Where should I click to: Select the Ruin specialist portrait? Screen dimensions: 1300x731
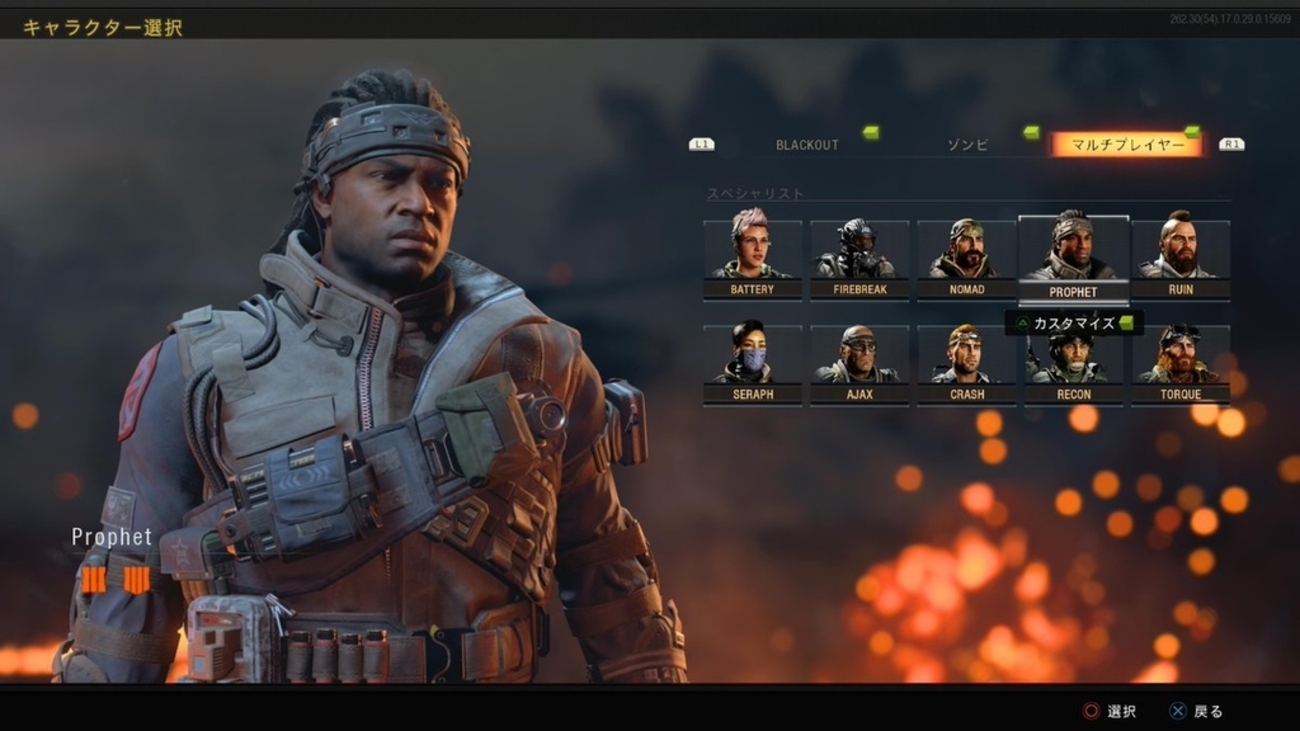pyautogui.click(x=1181, y=248)
